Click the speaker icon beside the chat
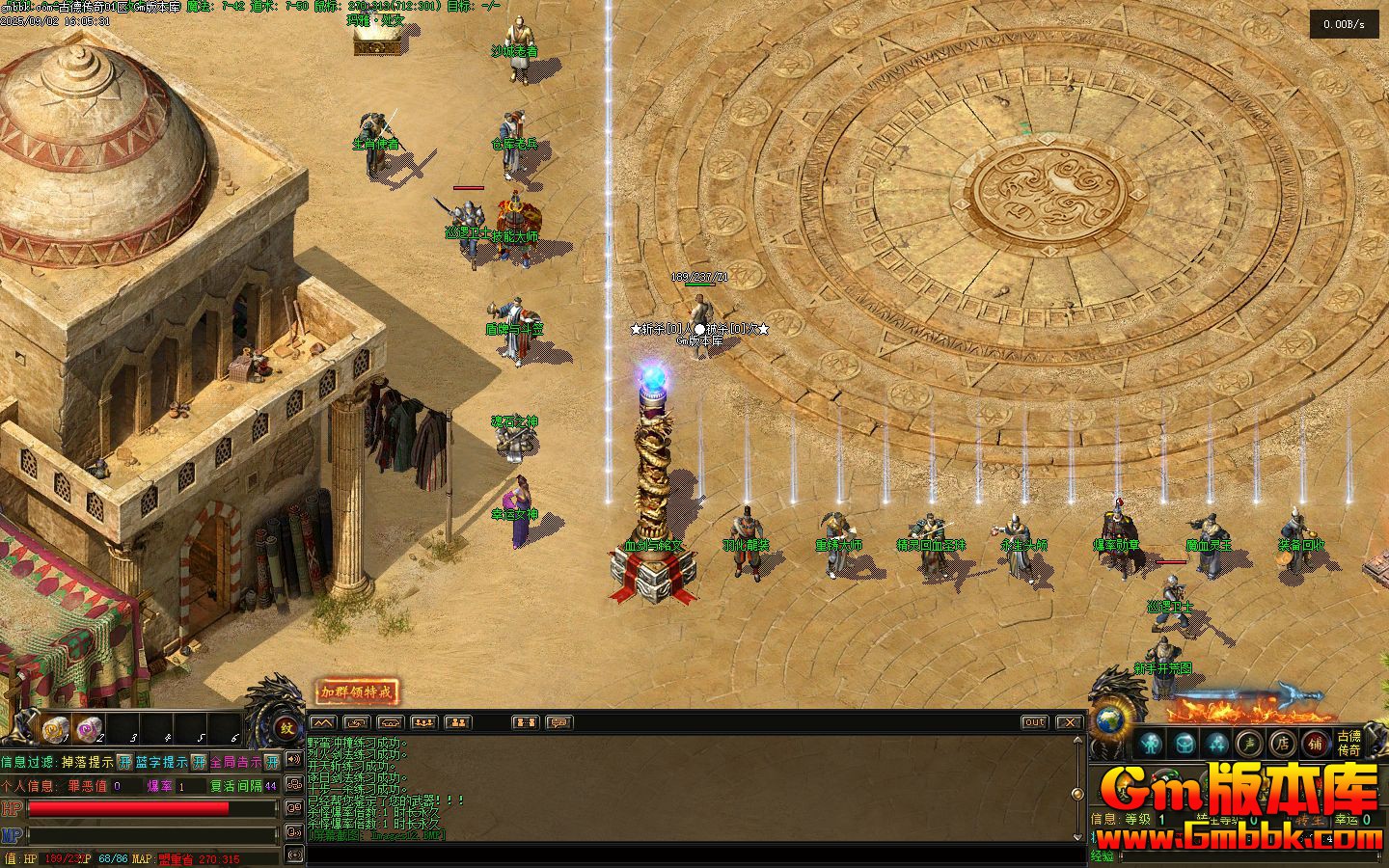The image size is (1389, 868). click(x=293, y=761)
